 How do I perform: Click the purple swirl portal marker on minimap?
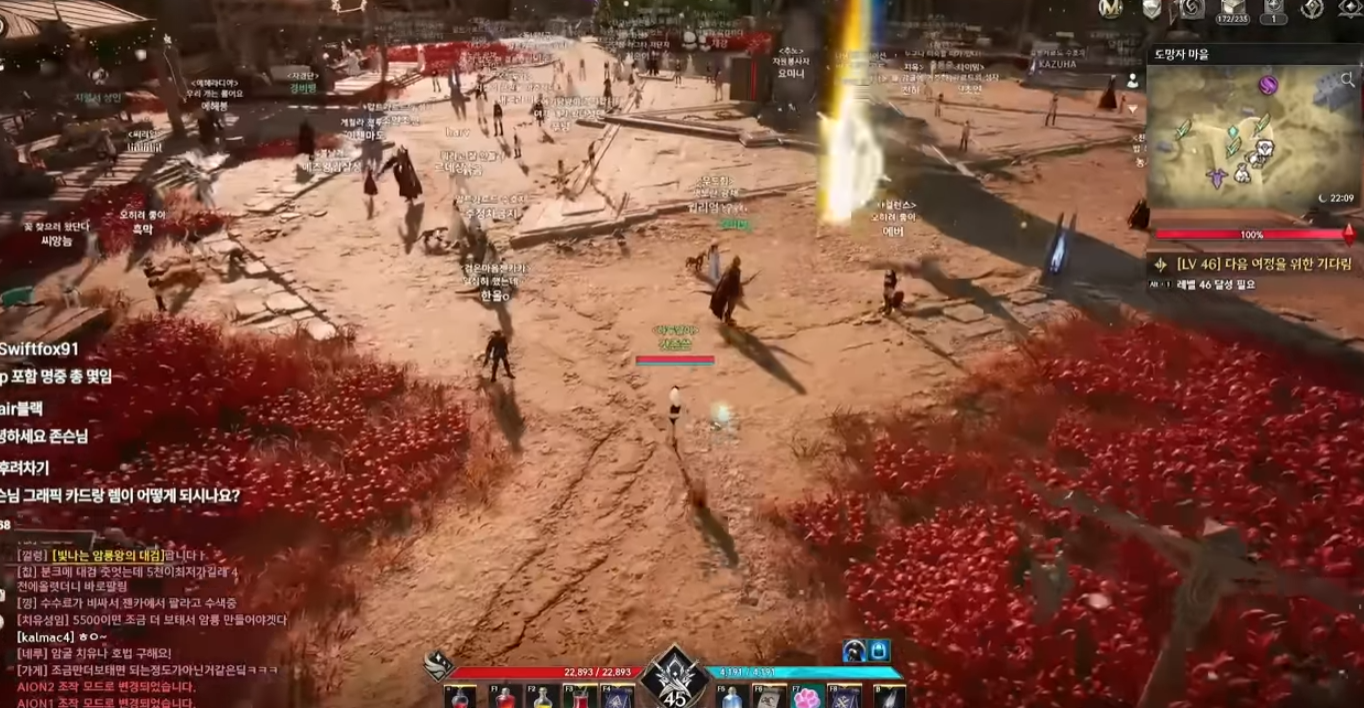[x=1269, y=85]
